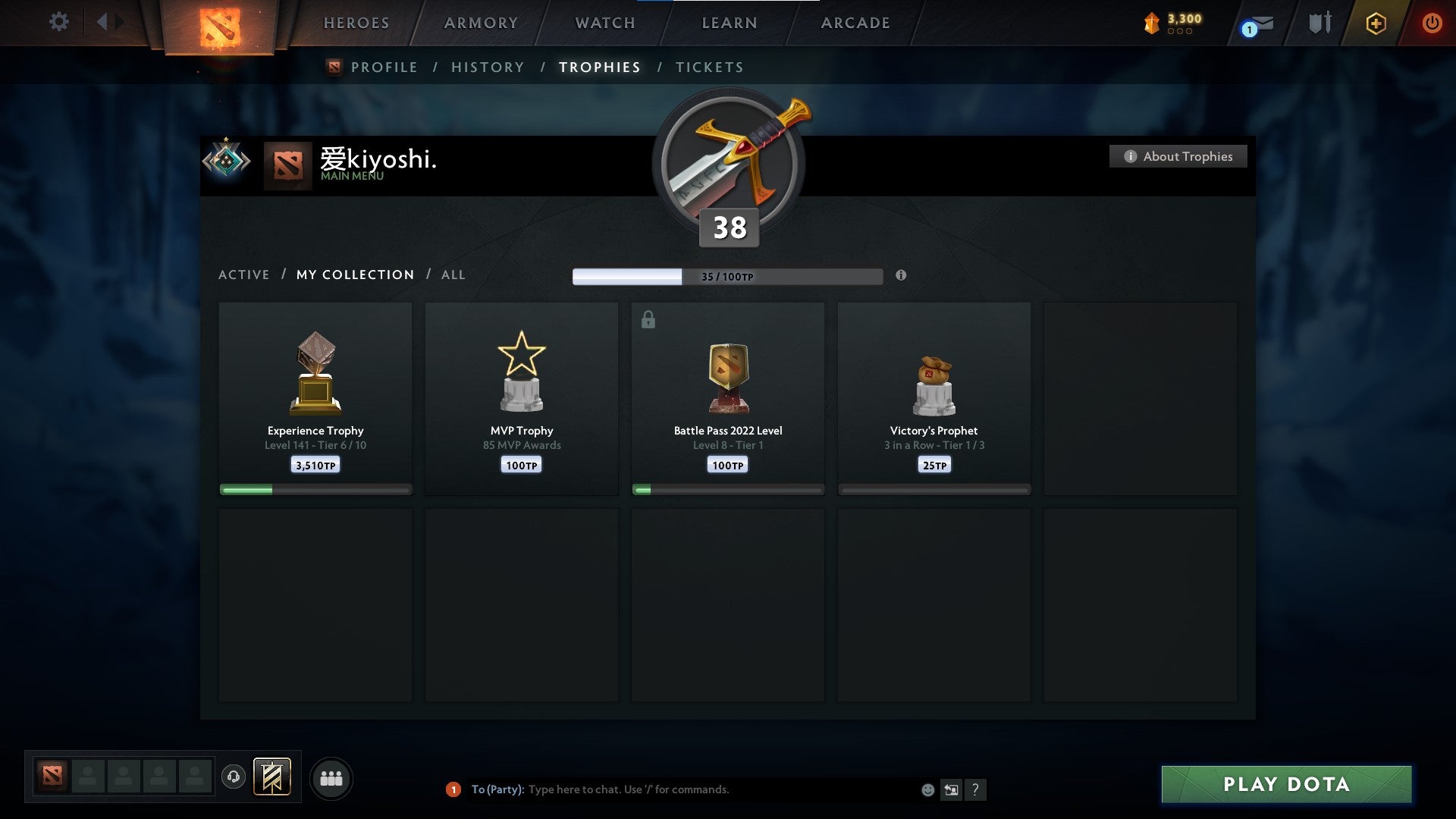The height and width of the screenshot is (819, 1456).
Task: Click the friends list icon near party bar
Action: (x=331, y=777)
